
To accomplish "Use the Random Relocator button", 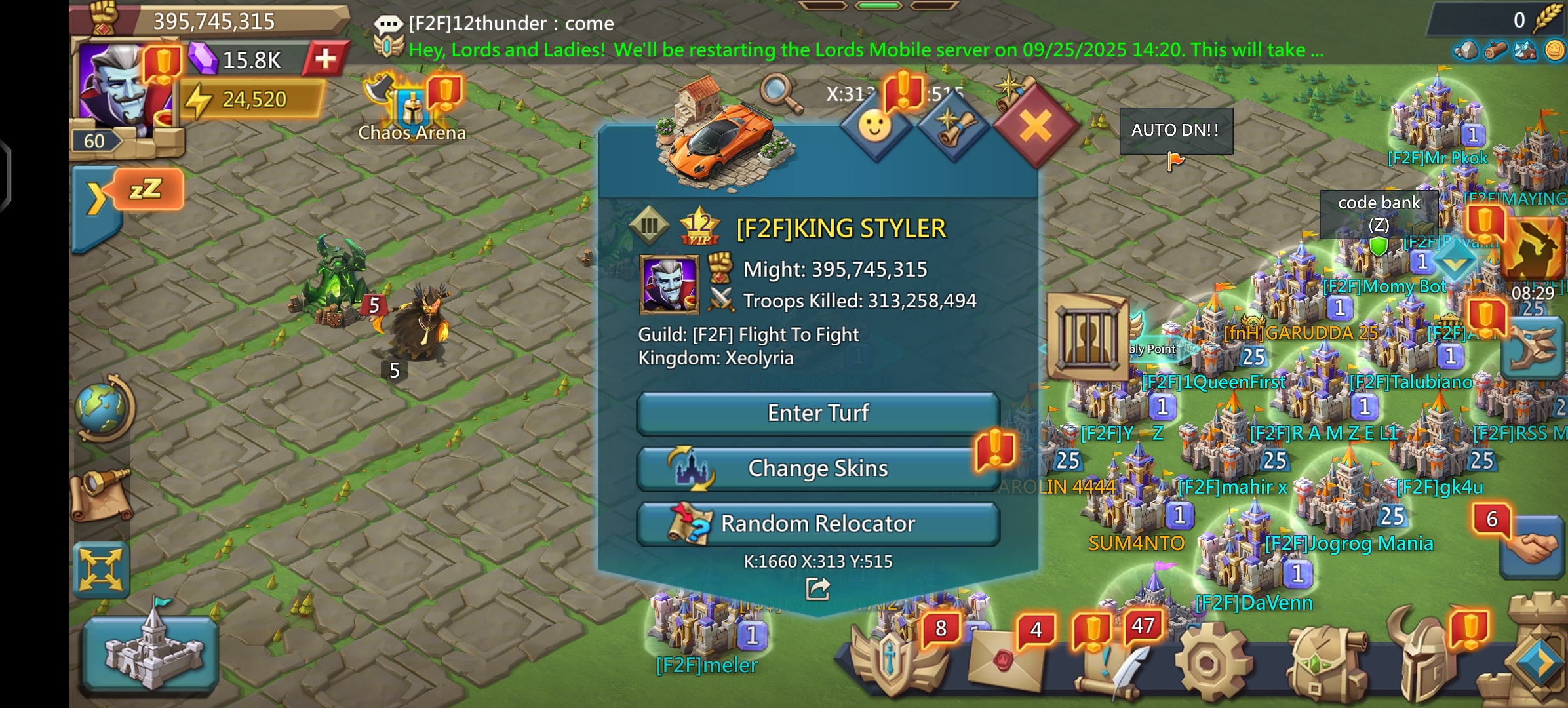I will [x=817, y=524].
